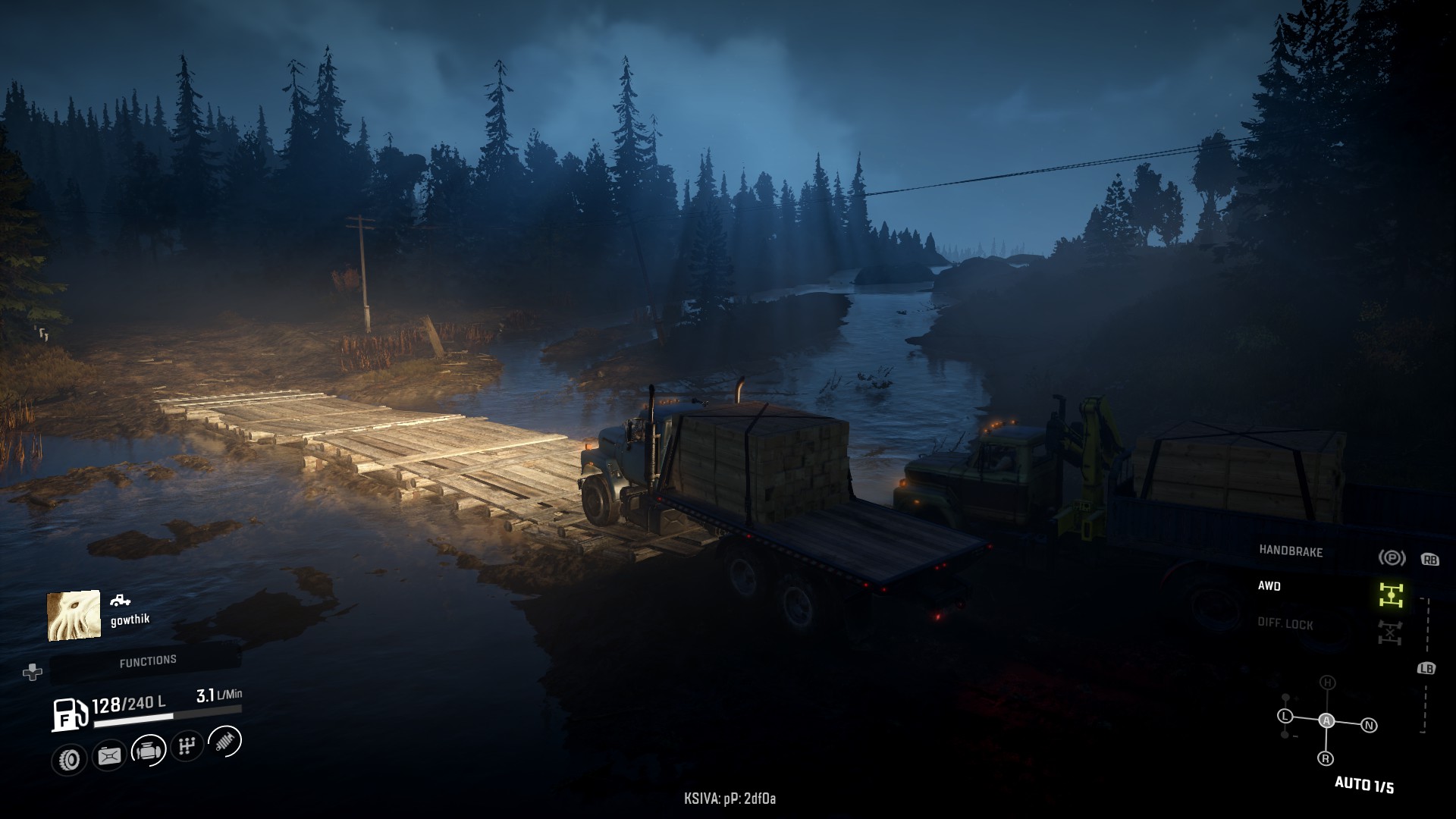Open the Functions panel

pyautogui.click(x=147, y=661)
